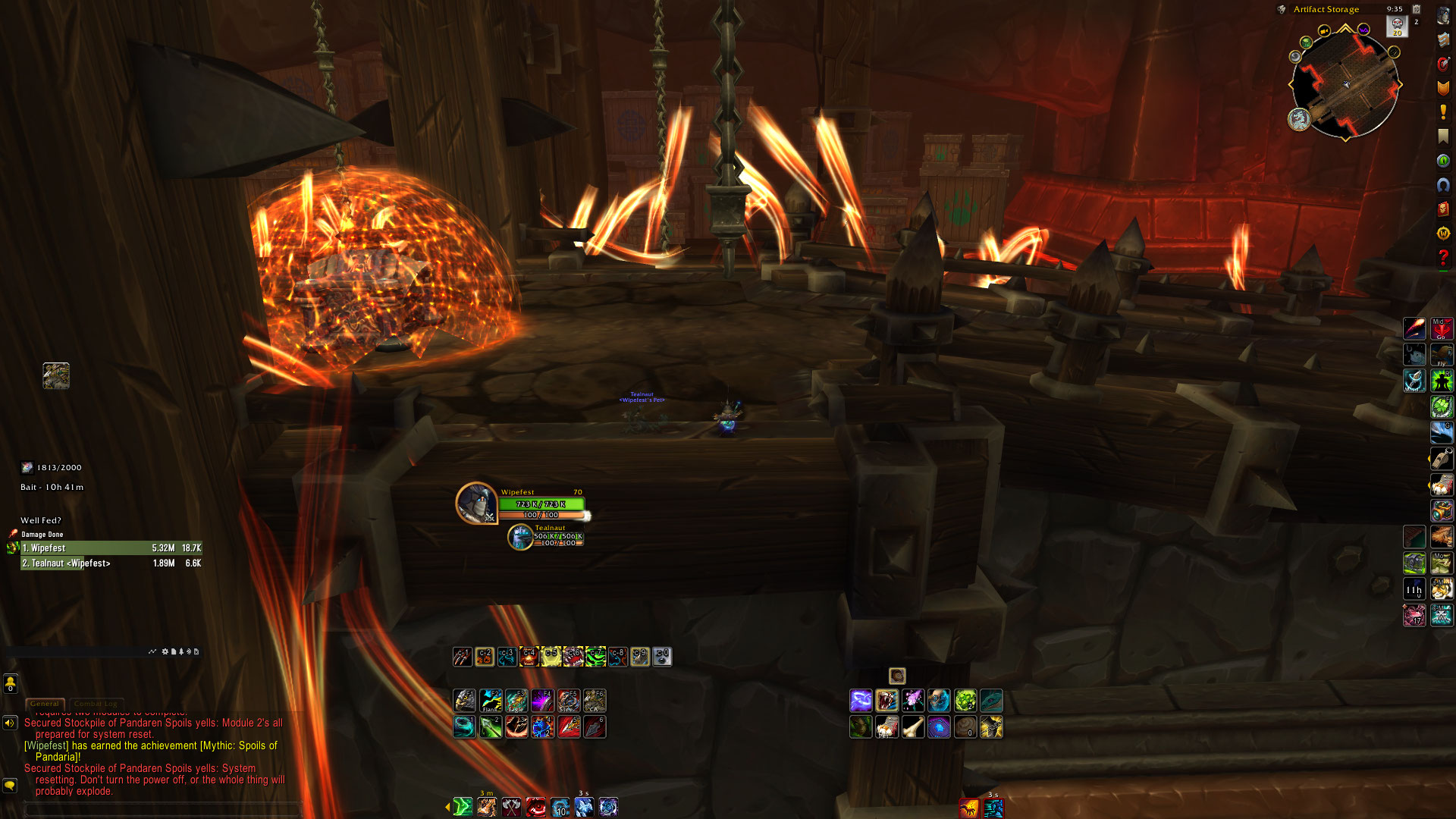Screen dimensions: 1456x819
Task: Toggle the chat voice speaker button
Action: point(10,723)
